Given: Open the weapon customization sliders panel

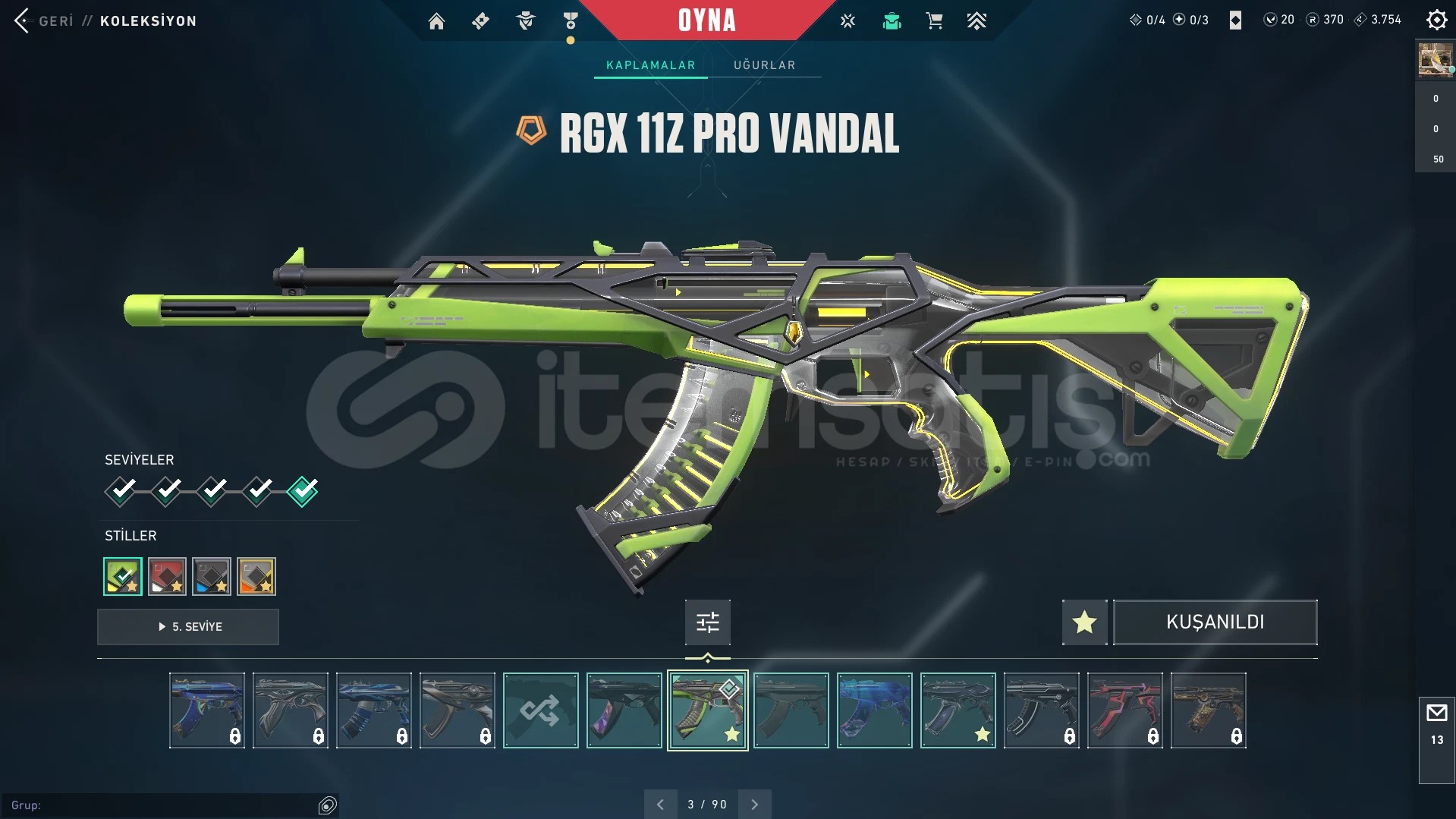Looking at the screenshot, I should (x=706, y=622).
